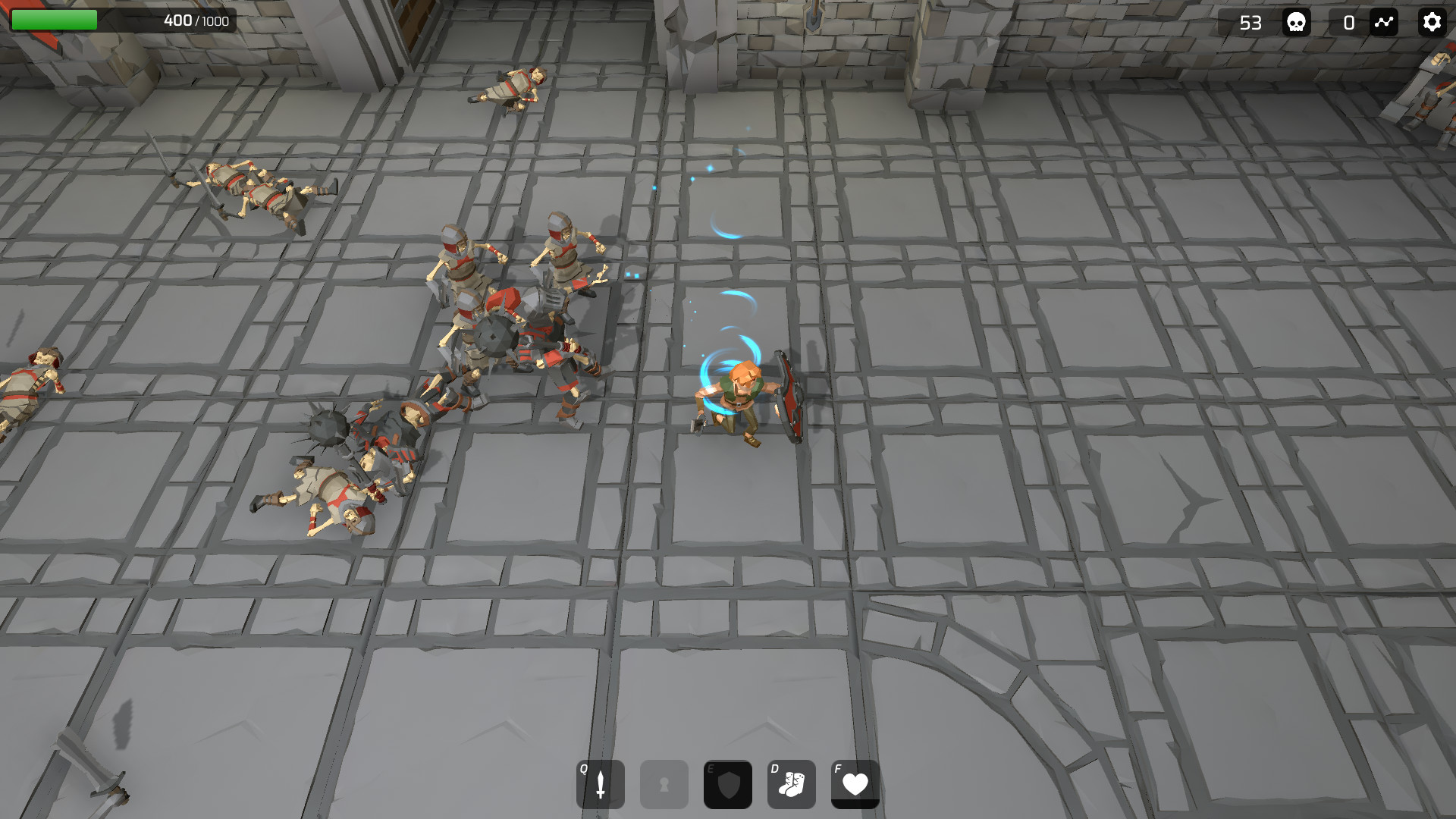
Task: Activate the E shield block ability
Action: (727, 785)
